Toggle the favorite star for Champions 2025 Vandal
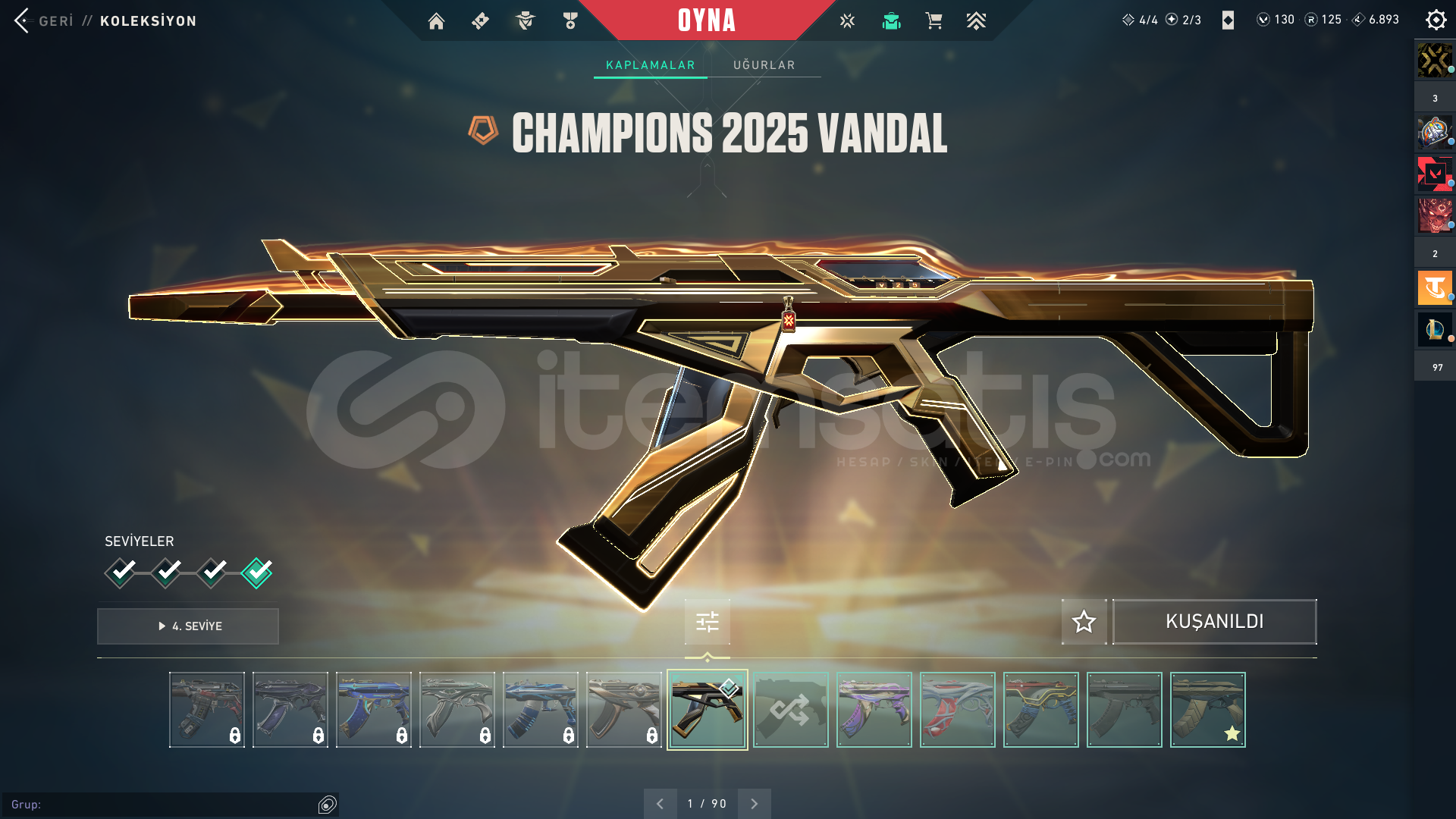Viewport: 1456px width, 819px height. pos(1083,622)
